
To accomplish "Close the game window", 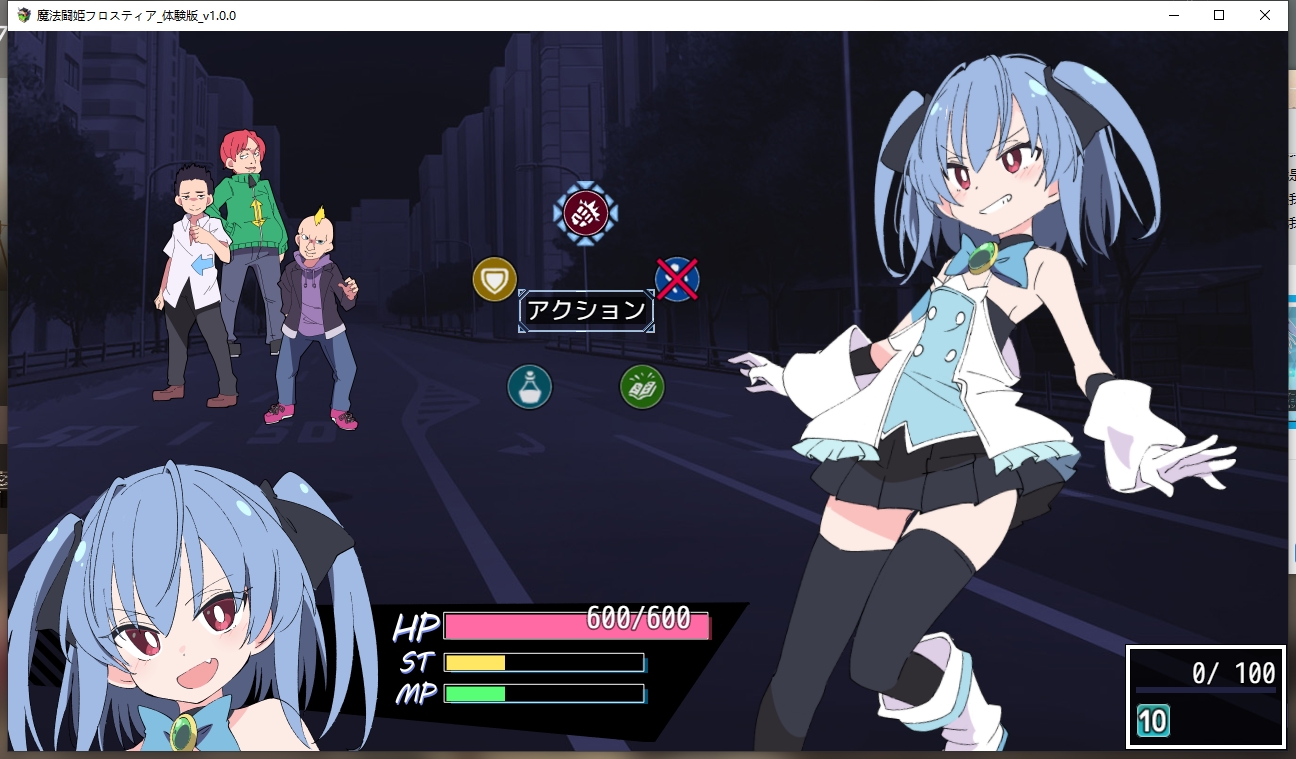I will (x=1265, y=15).
